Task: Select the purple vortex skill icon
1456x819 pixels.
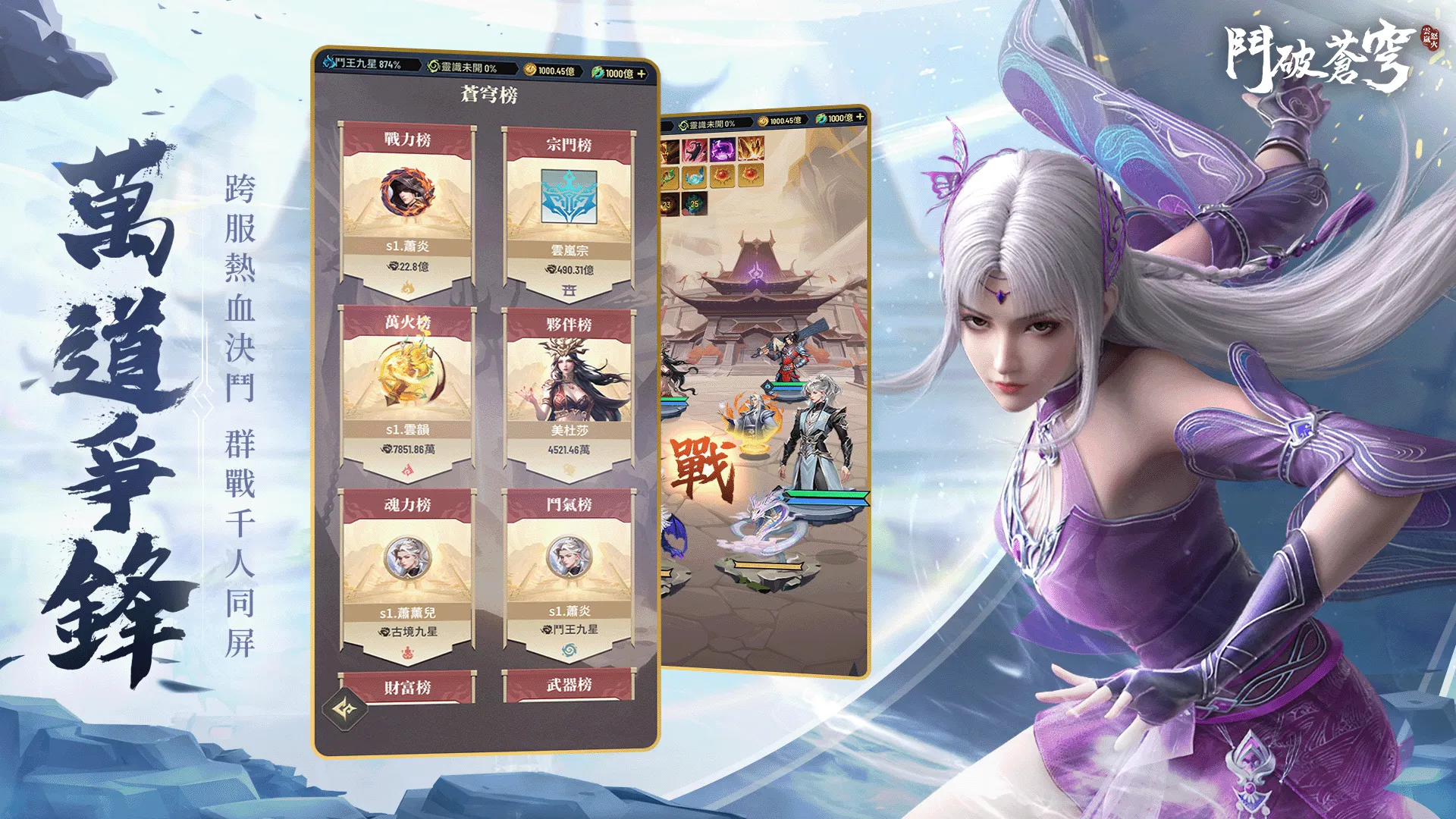Action: 722,150
